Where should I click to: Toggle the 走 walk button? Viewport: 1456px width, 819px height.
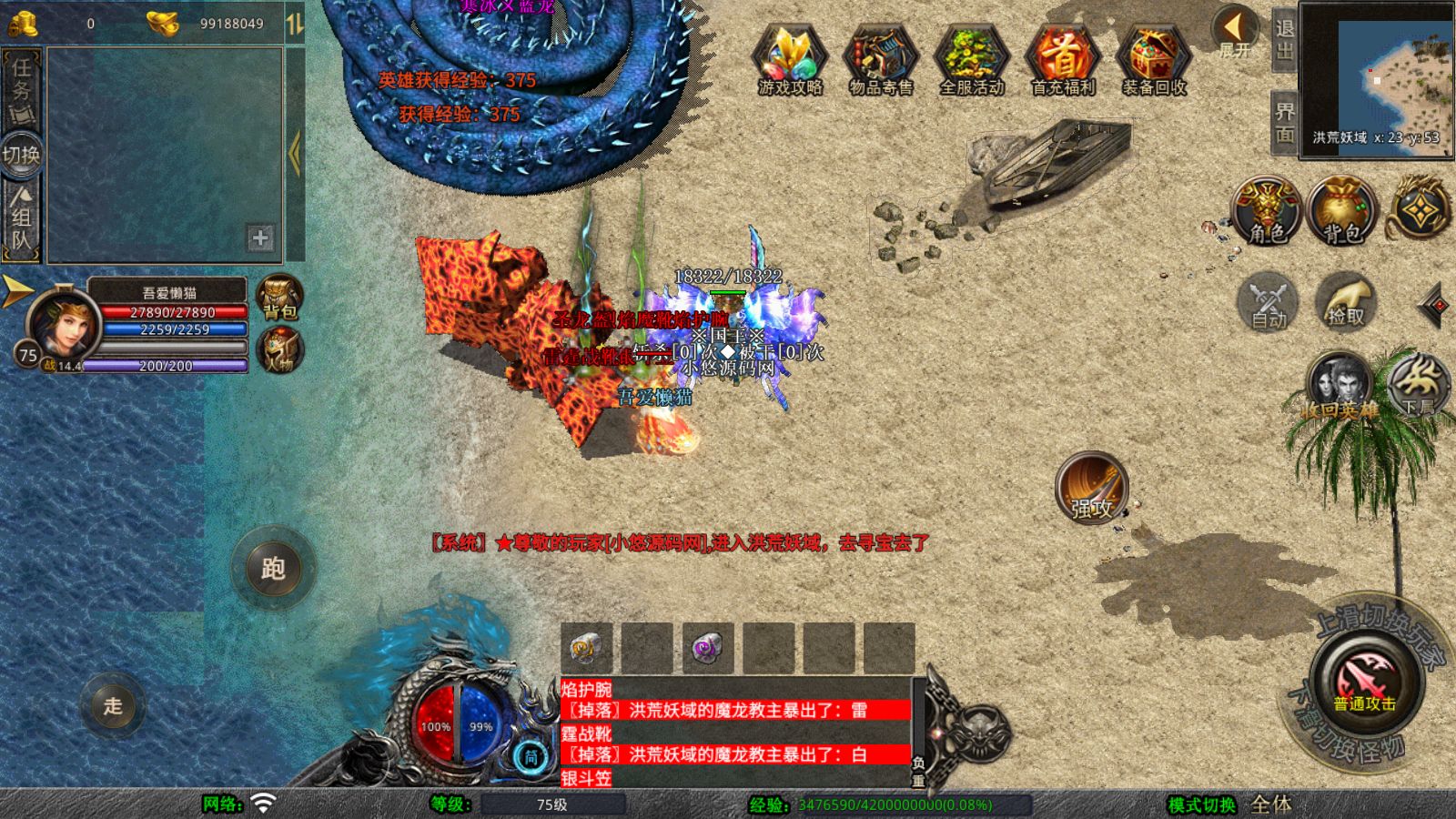tap(113, 705)
